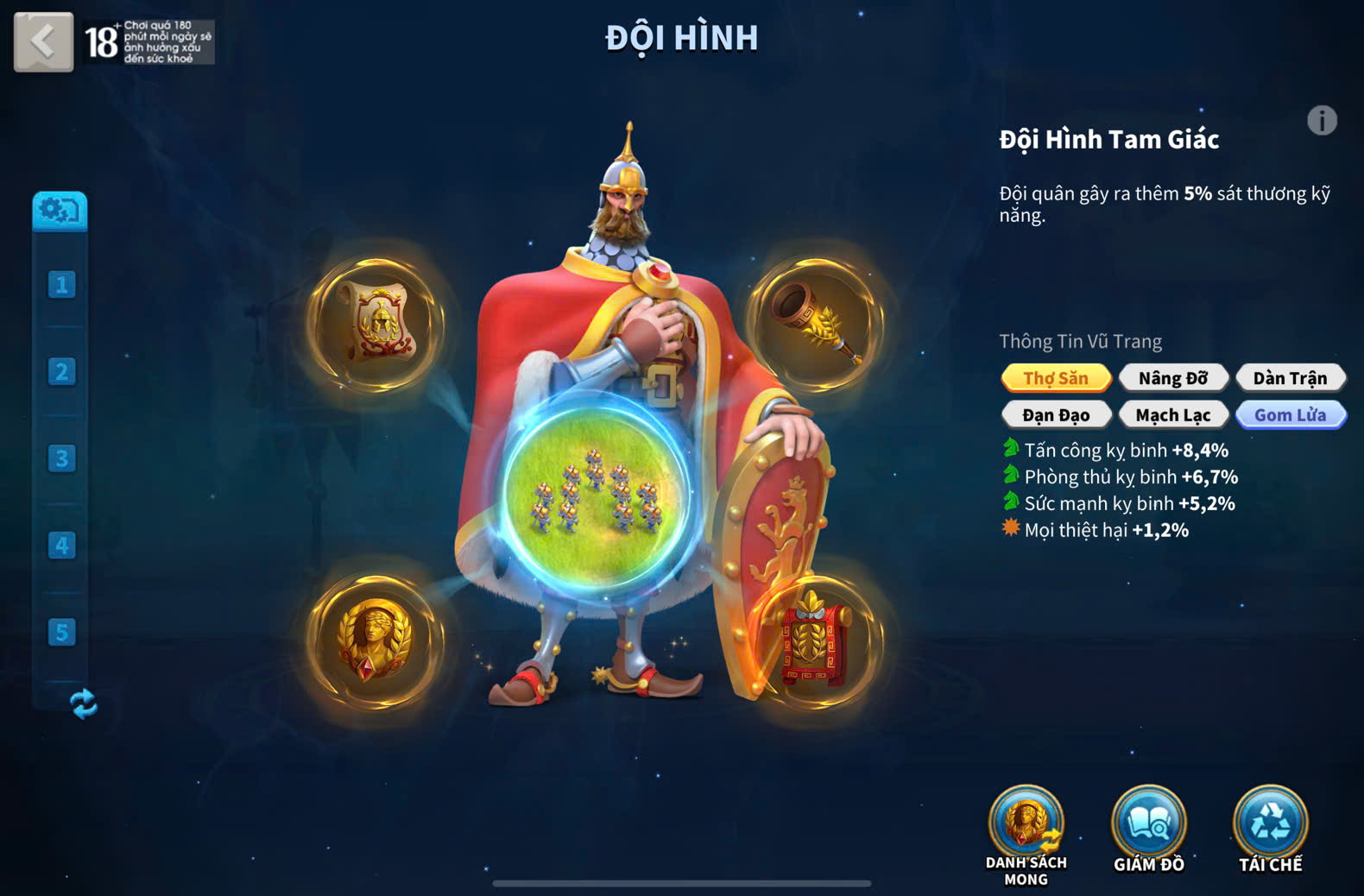Switch to preset slot 5

61,633
